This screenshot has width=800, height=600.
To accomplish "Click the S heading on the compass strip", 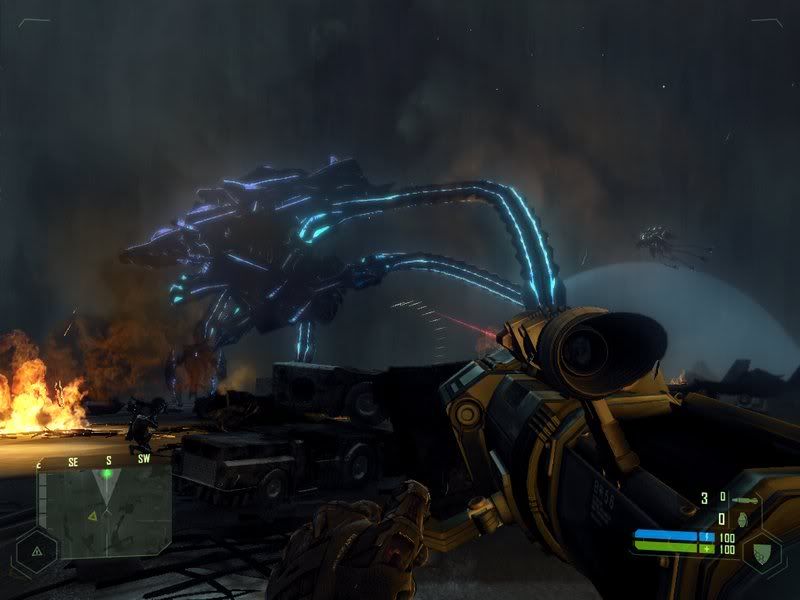I will pos(108,461).
